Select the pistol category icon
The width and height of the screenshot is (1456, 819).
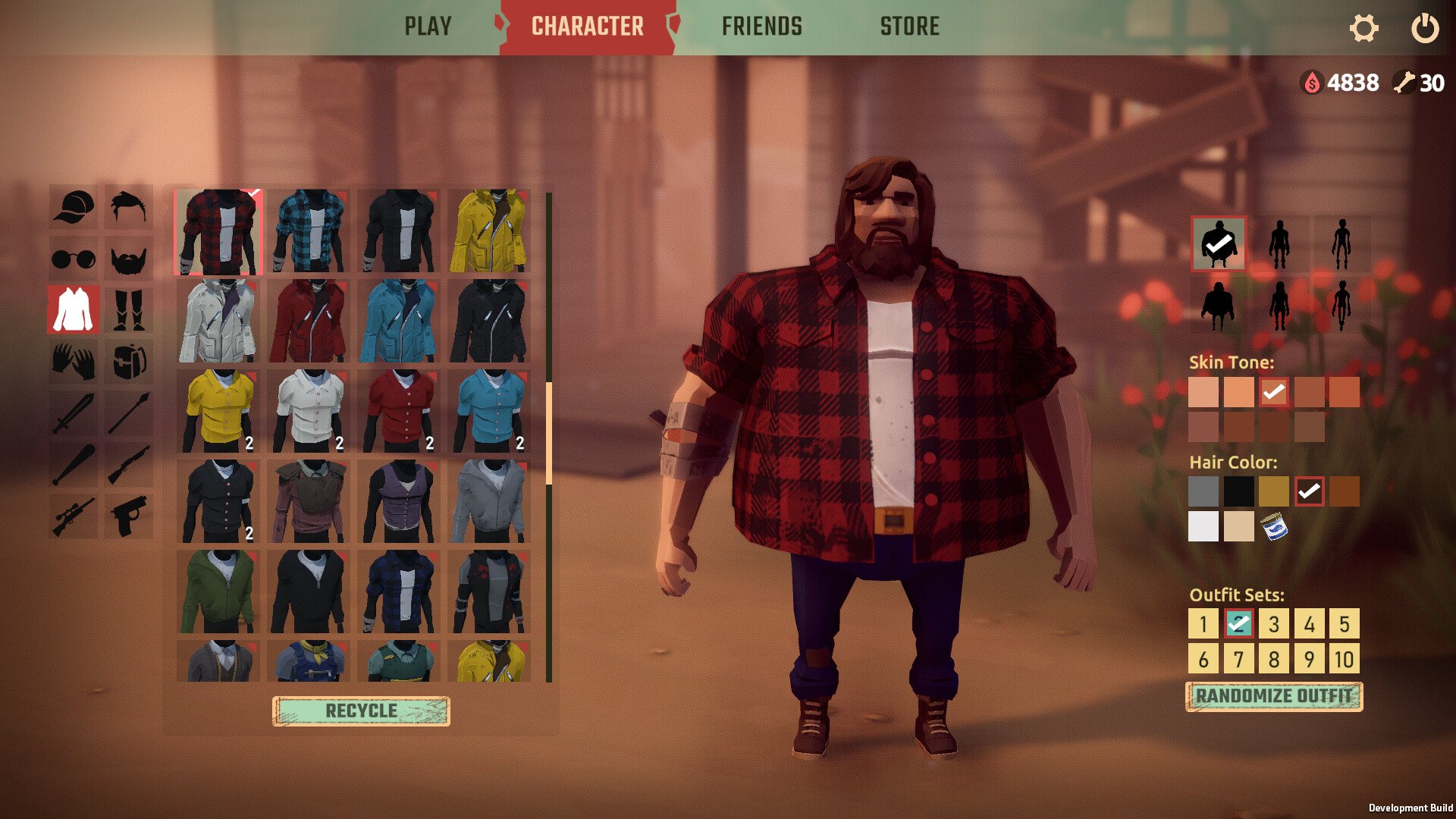[x=127, y=516]
